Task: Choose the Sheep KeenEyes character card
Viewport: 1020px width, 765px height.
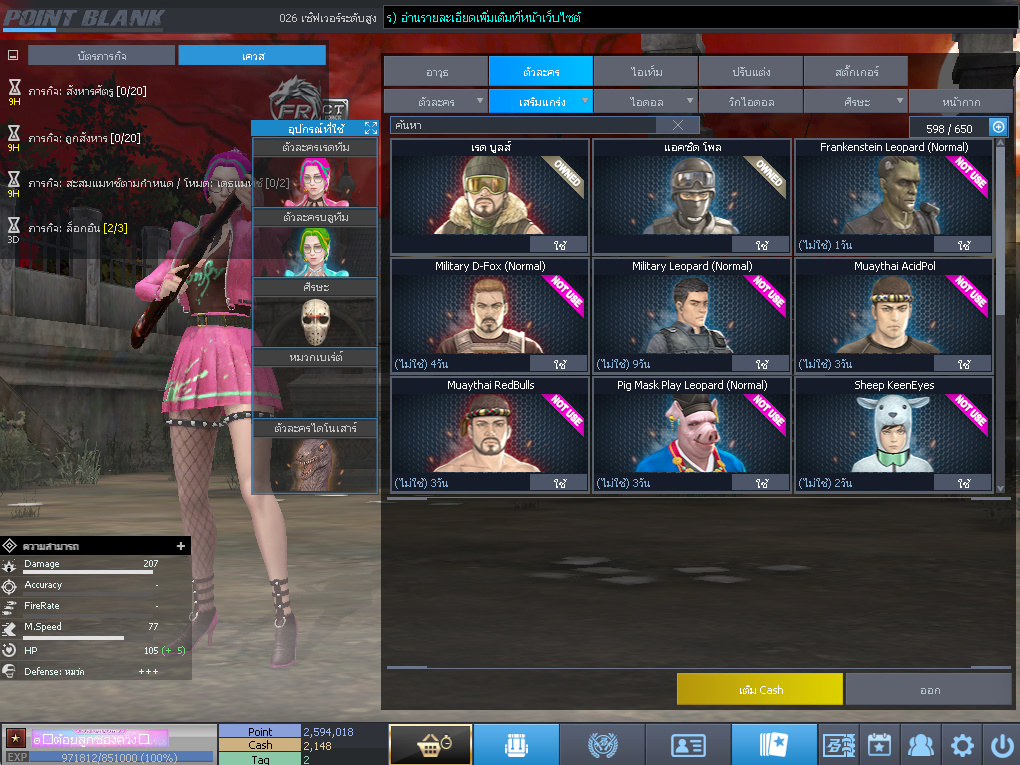Action: point(893,432)
